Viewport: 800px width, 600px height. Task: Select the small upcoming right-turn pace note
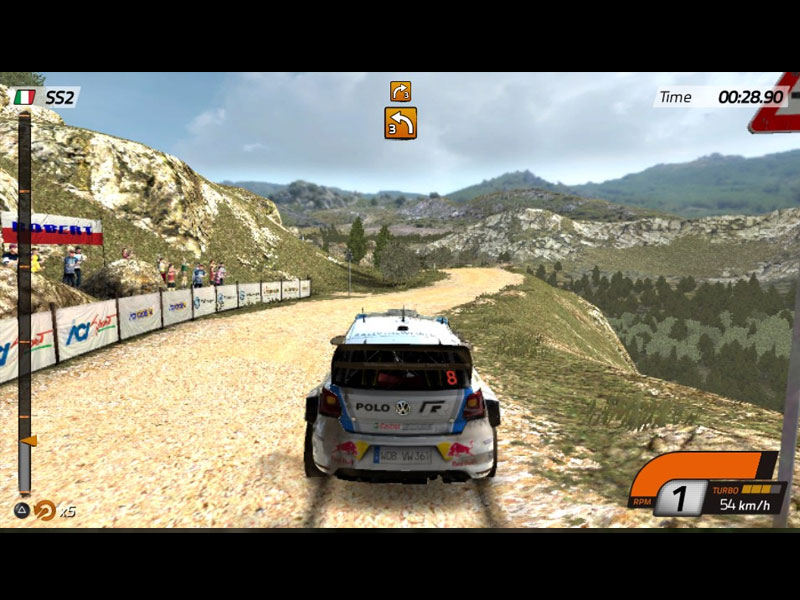(x=400, y=91)
